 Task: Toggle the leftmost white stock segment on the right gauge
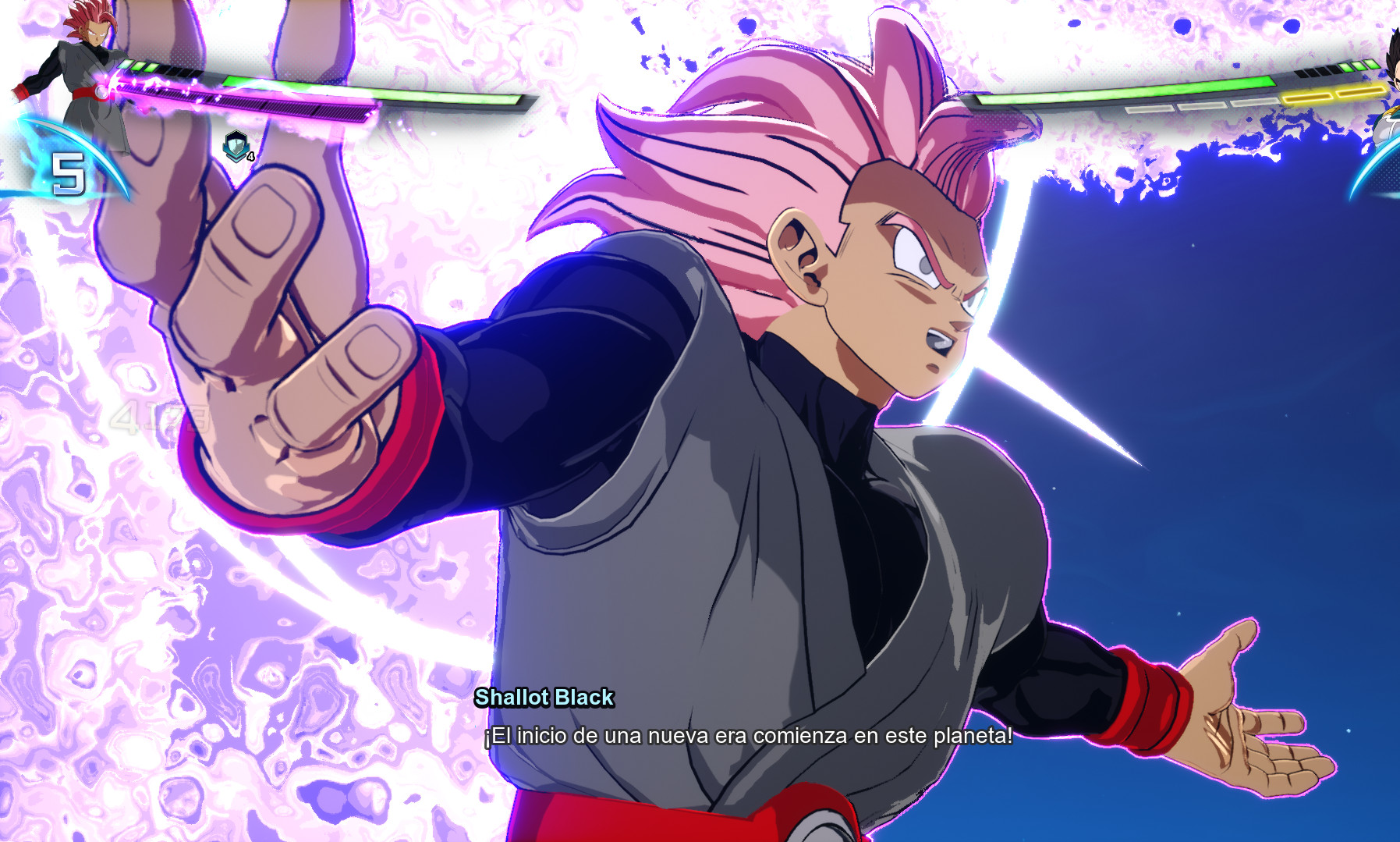(x=1150, y=109)
